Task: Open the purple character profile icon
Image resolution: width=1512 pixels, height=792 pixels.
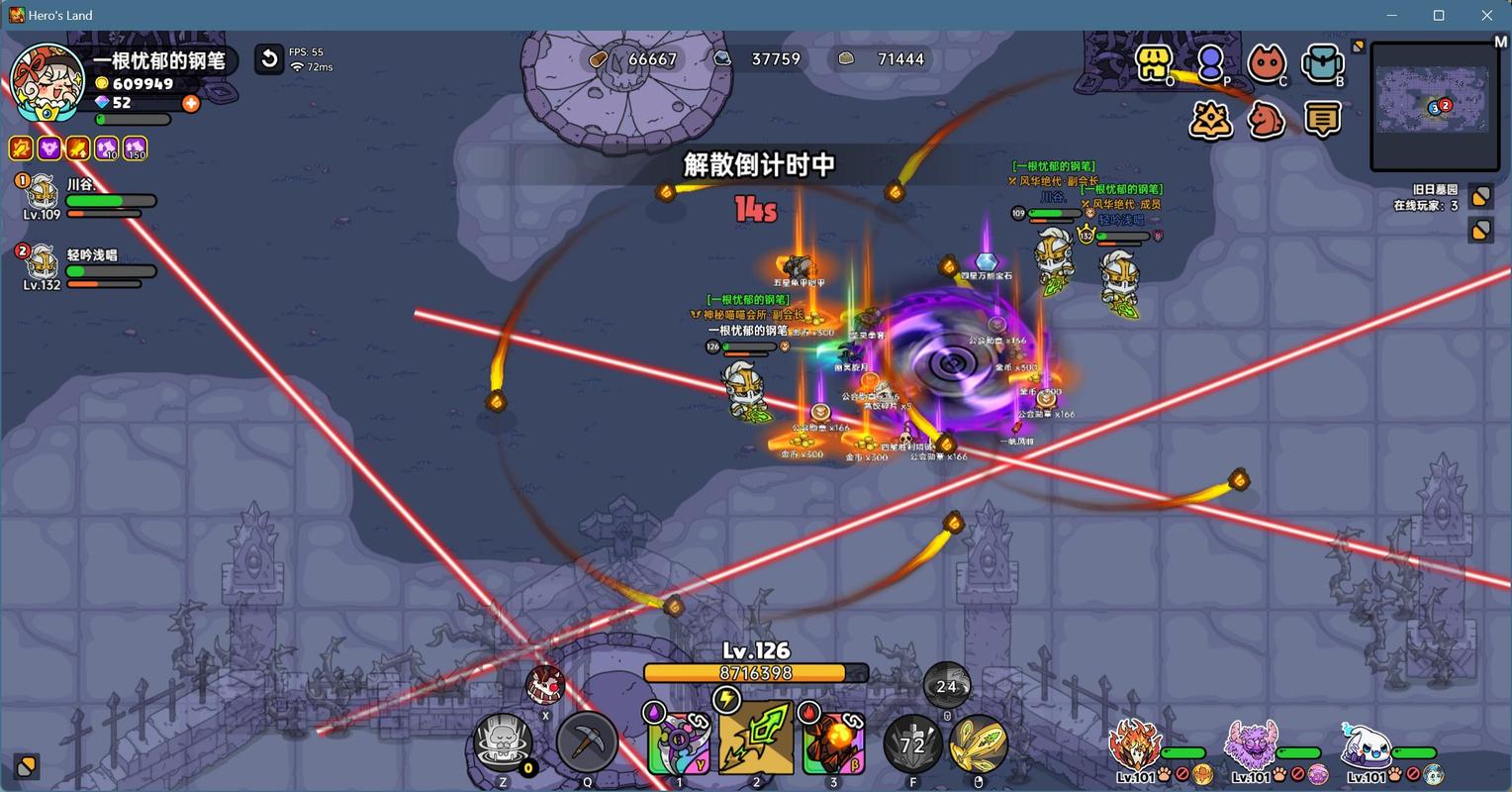Action: click(1209, 63)
